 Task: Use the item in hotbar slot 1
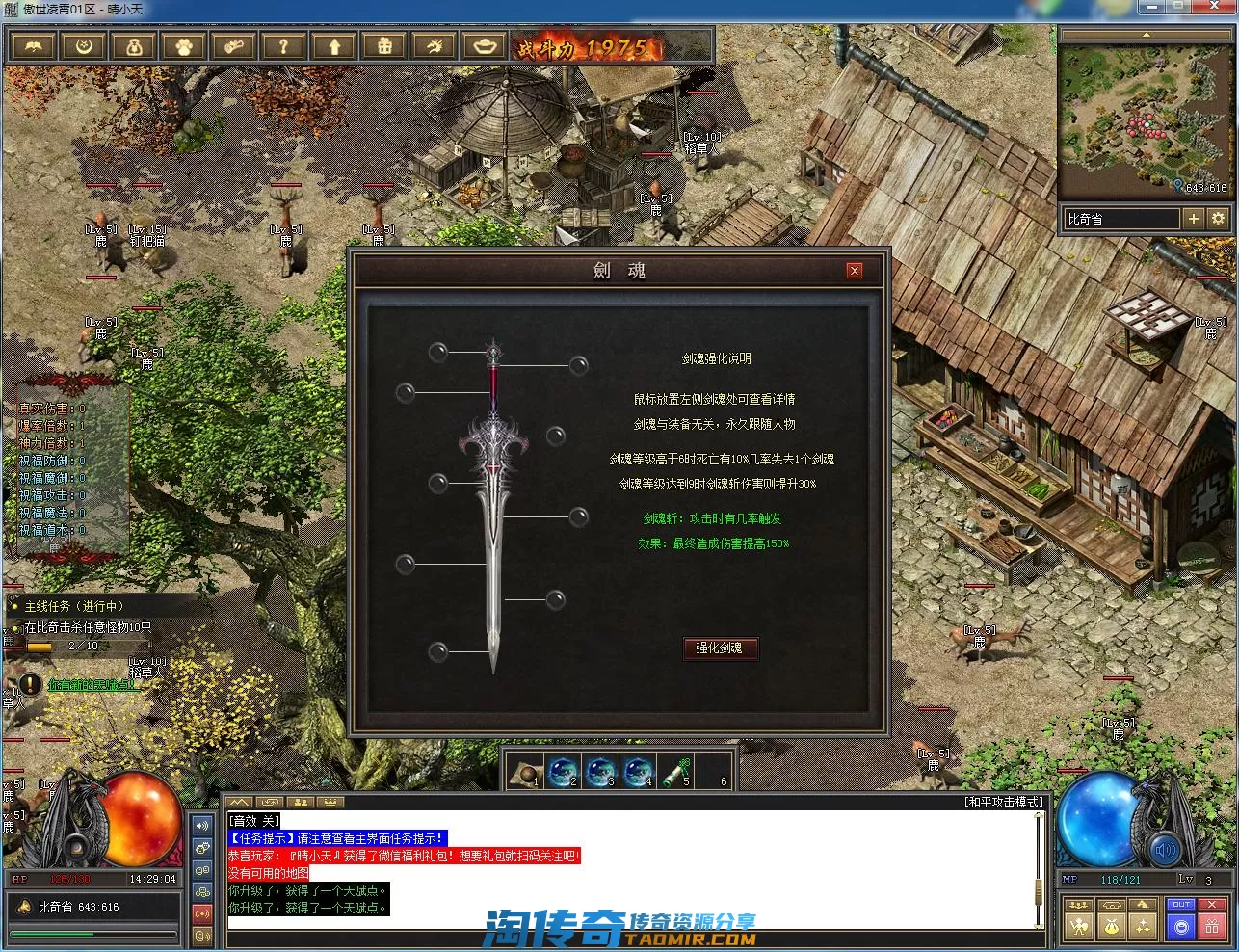[x=526, y=772]
